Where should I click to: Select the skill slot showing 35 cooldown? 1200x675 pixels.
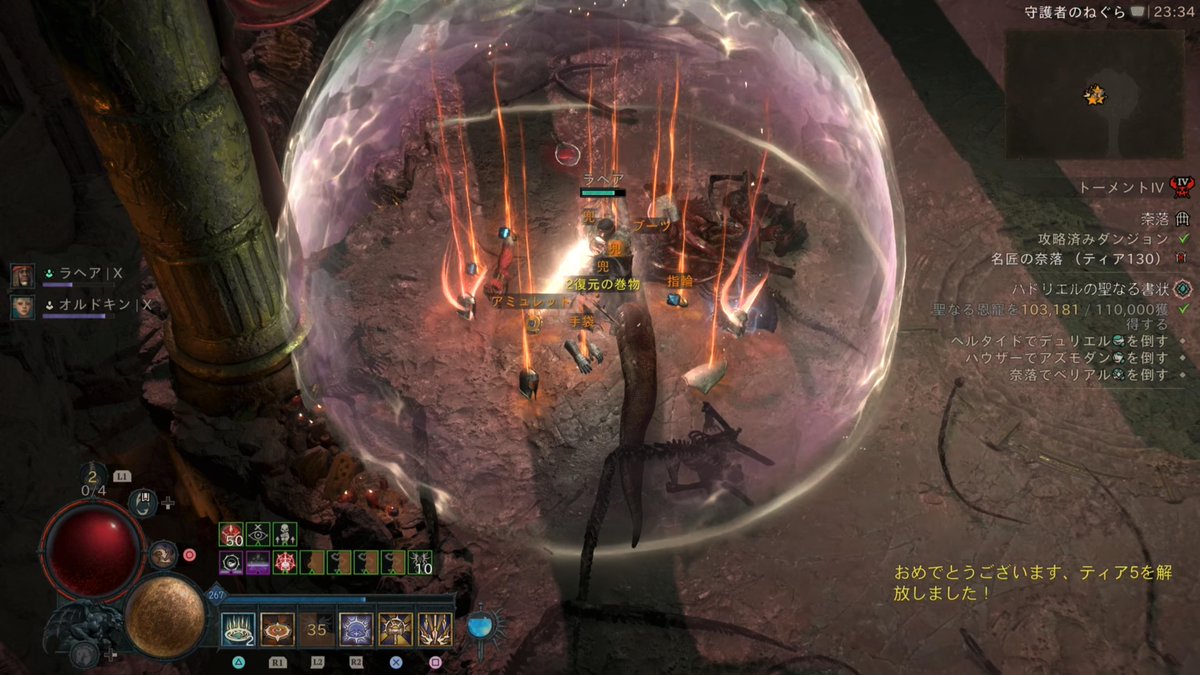(317, 630)
